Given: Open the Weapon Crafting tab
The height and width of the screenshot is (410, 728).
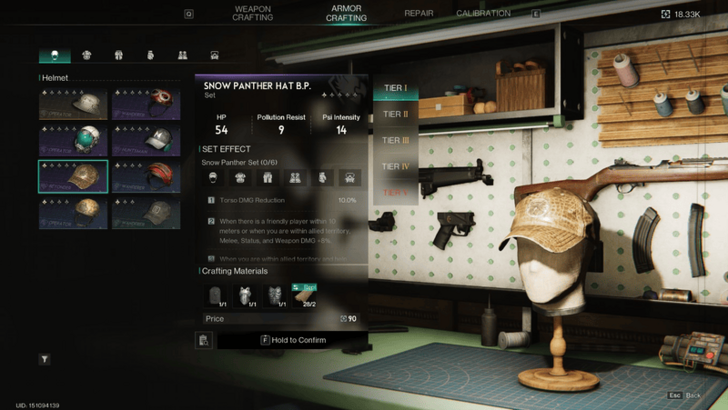Looking at the screenshot, I should 252,13.
